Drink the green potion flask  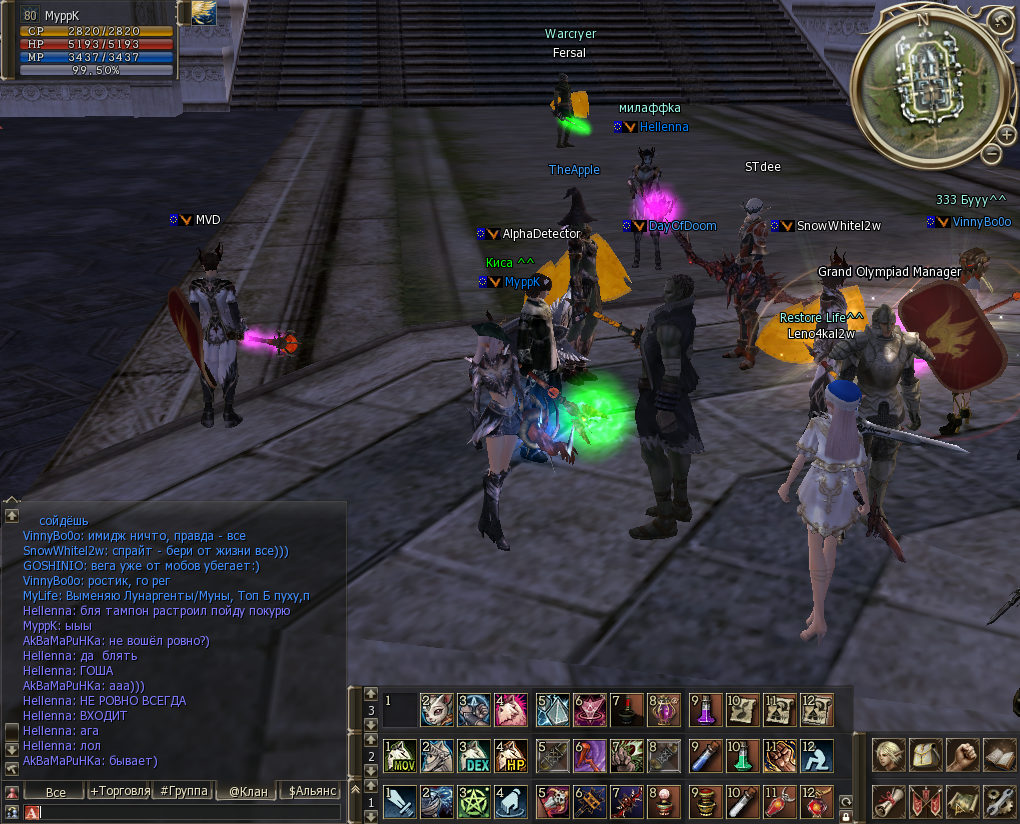pos(743,756)
